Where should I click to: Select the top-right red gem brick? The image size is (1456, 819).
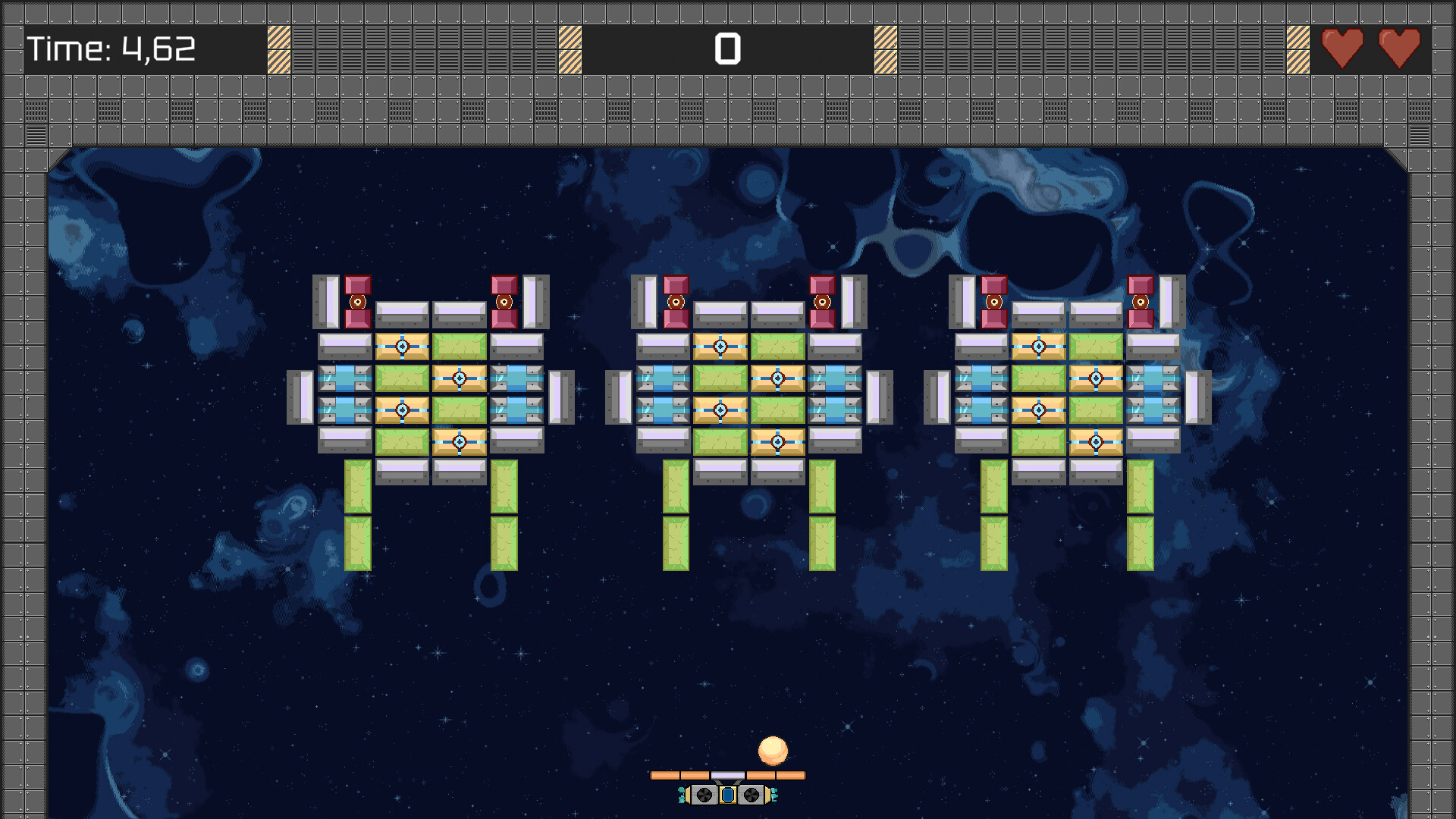tap(1141, 302)
